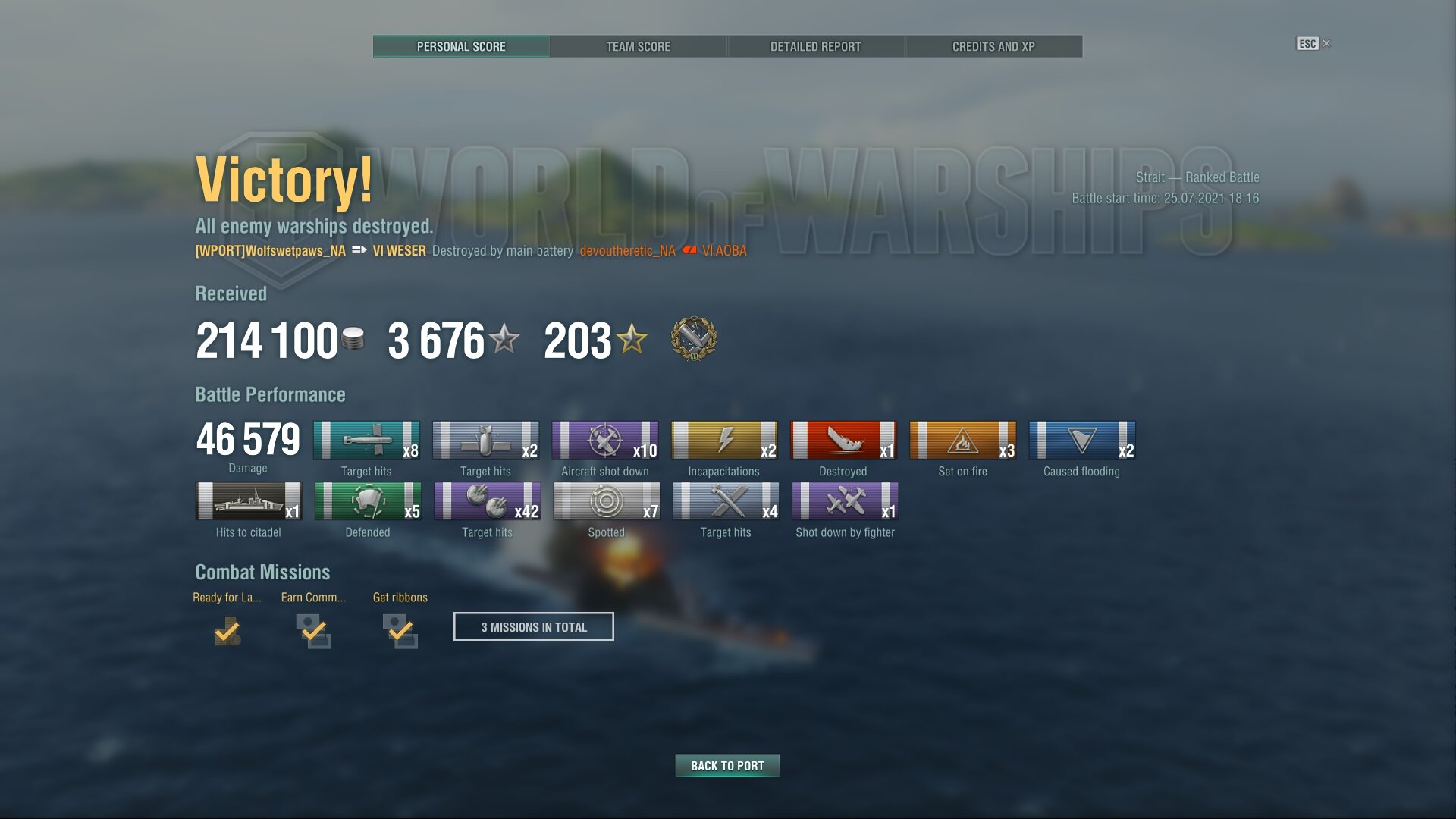Show the Credits and XP tab

(993, 46)
